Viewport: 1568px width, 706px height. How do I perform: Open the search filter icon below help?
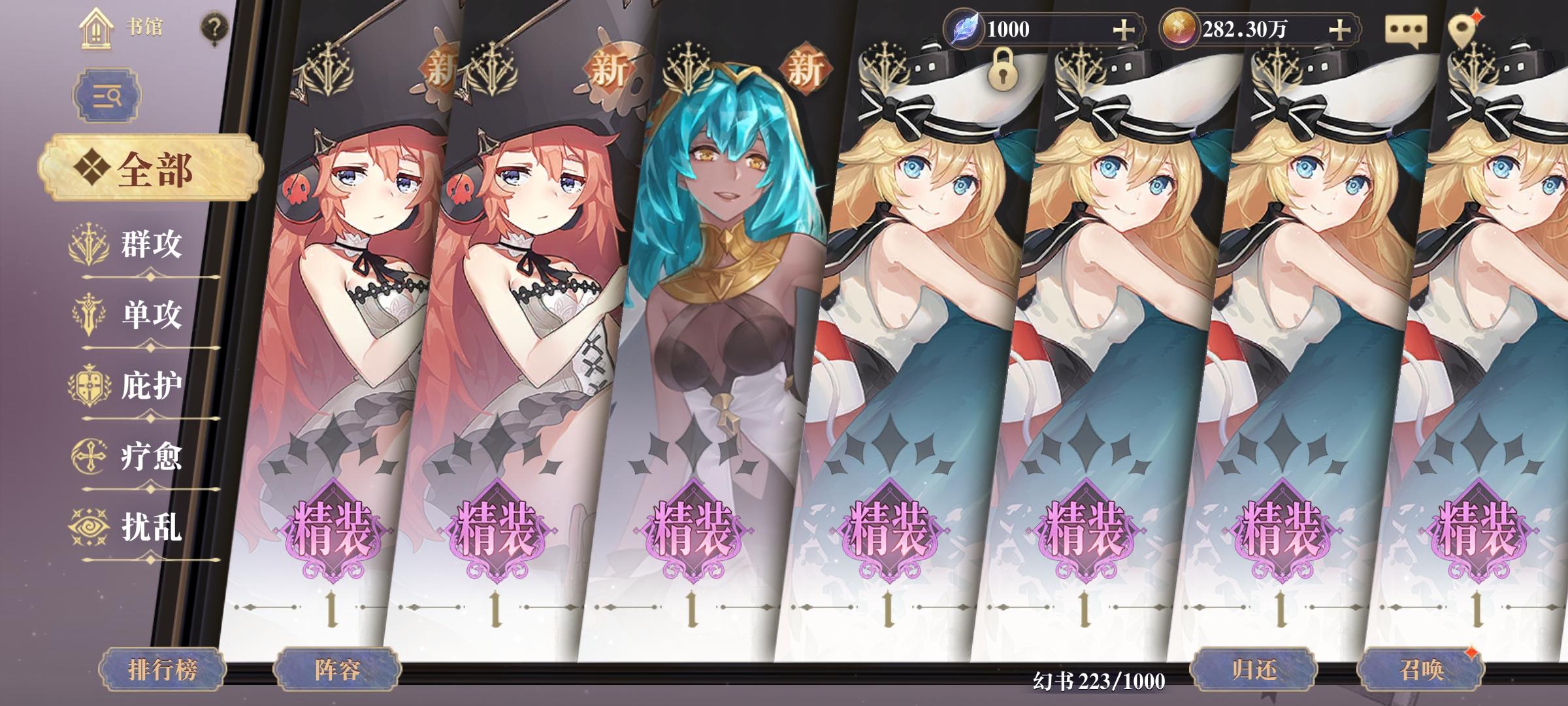coord(106,94)
